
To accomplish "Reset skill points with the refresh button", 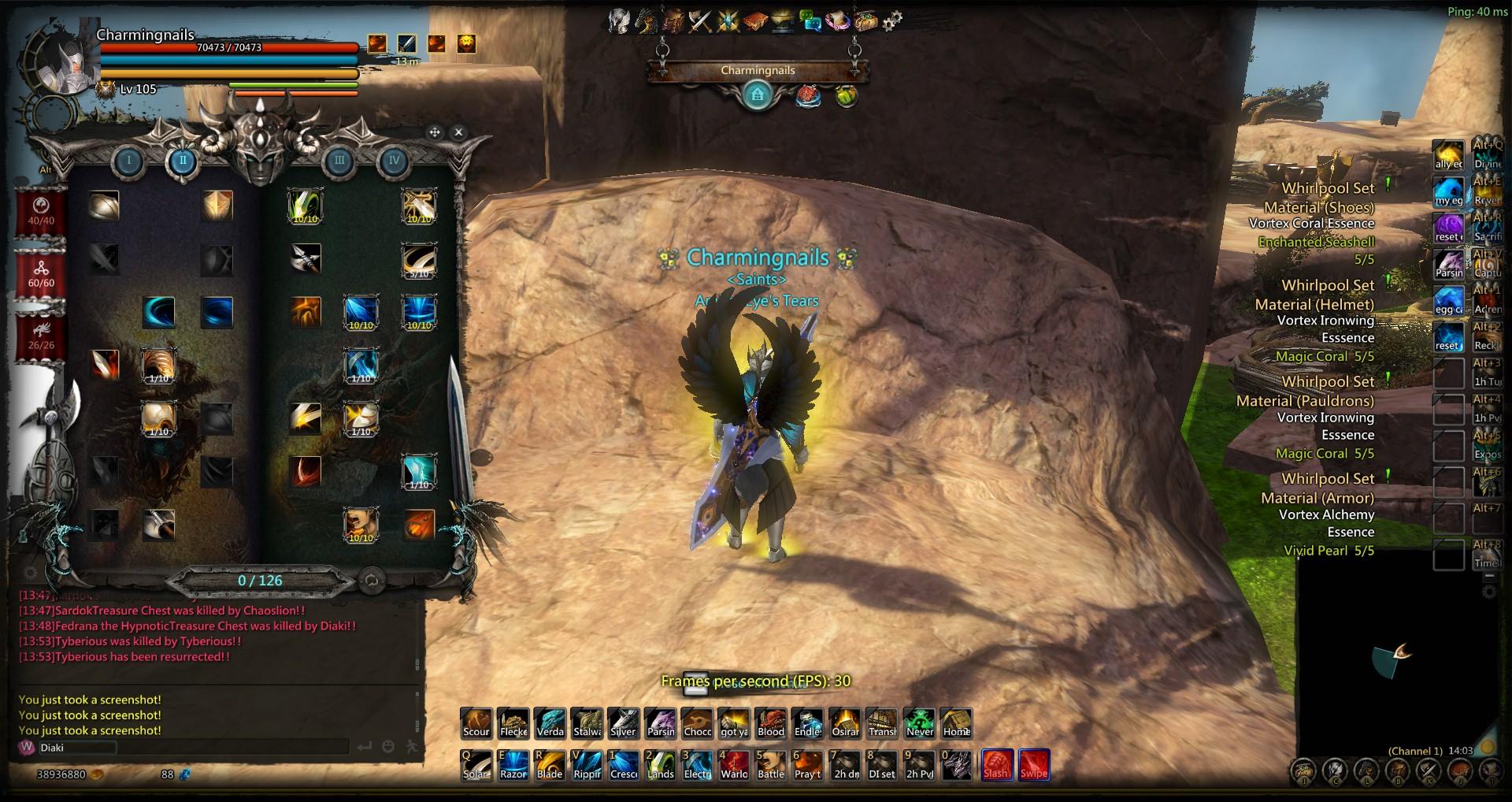I will pos(372,581).
